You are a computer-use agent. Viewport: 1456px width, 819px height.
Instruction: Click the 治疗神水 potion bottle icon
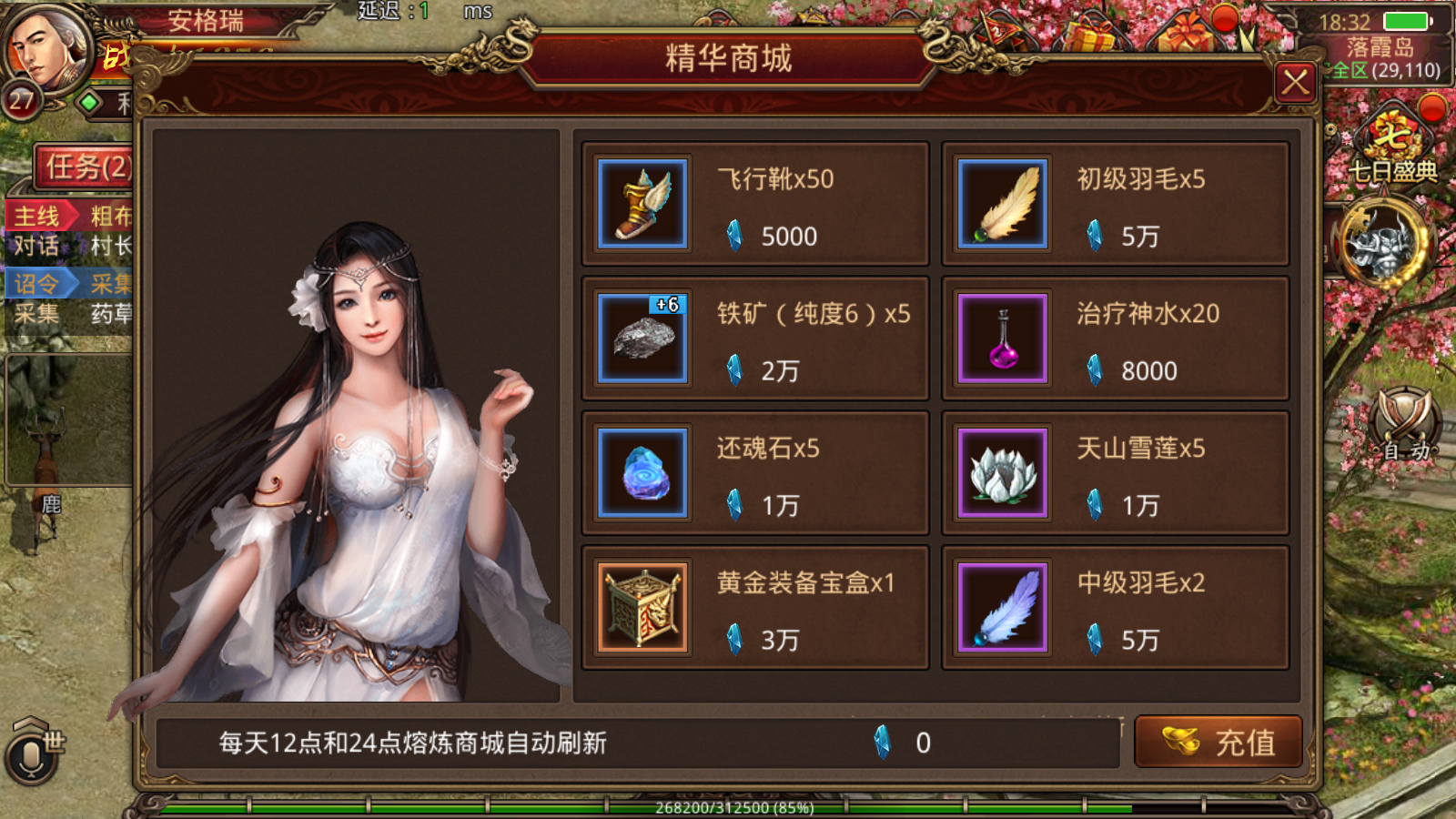(x=1001, y=338)
